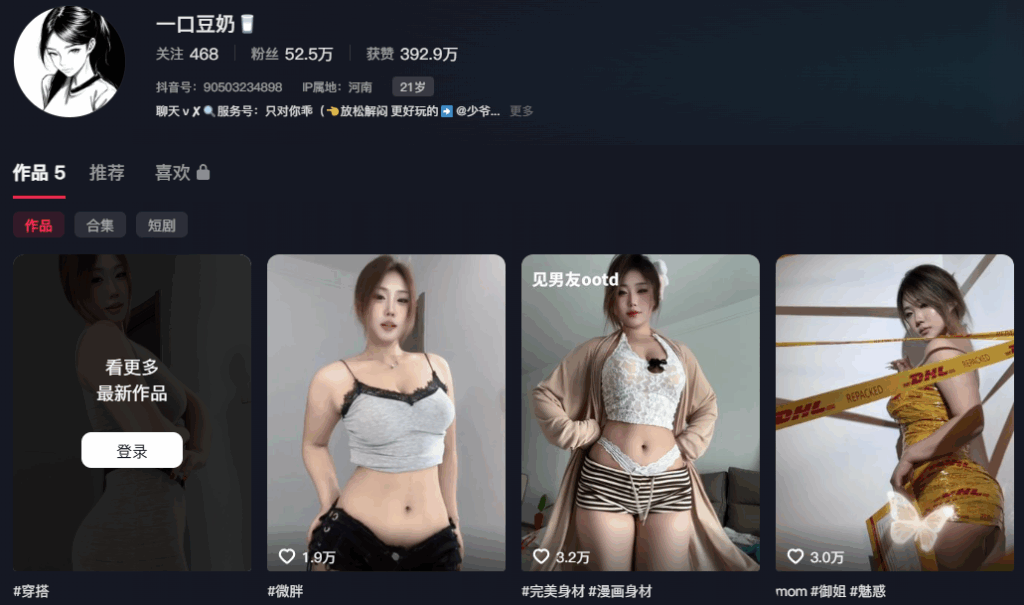Play the 见男友ootd video

pyautogui.click(x=640, y=412)
